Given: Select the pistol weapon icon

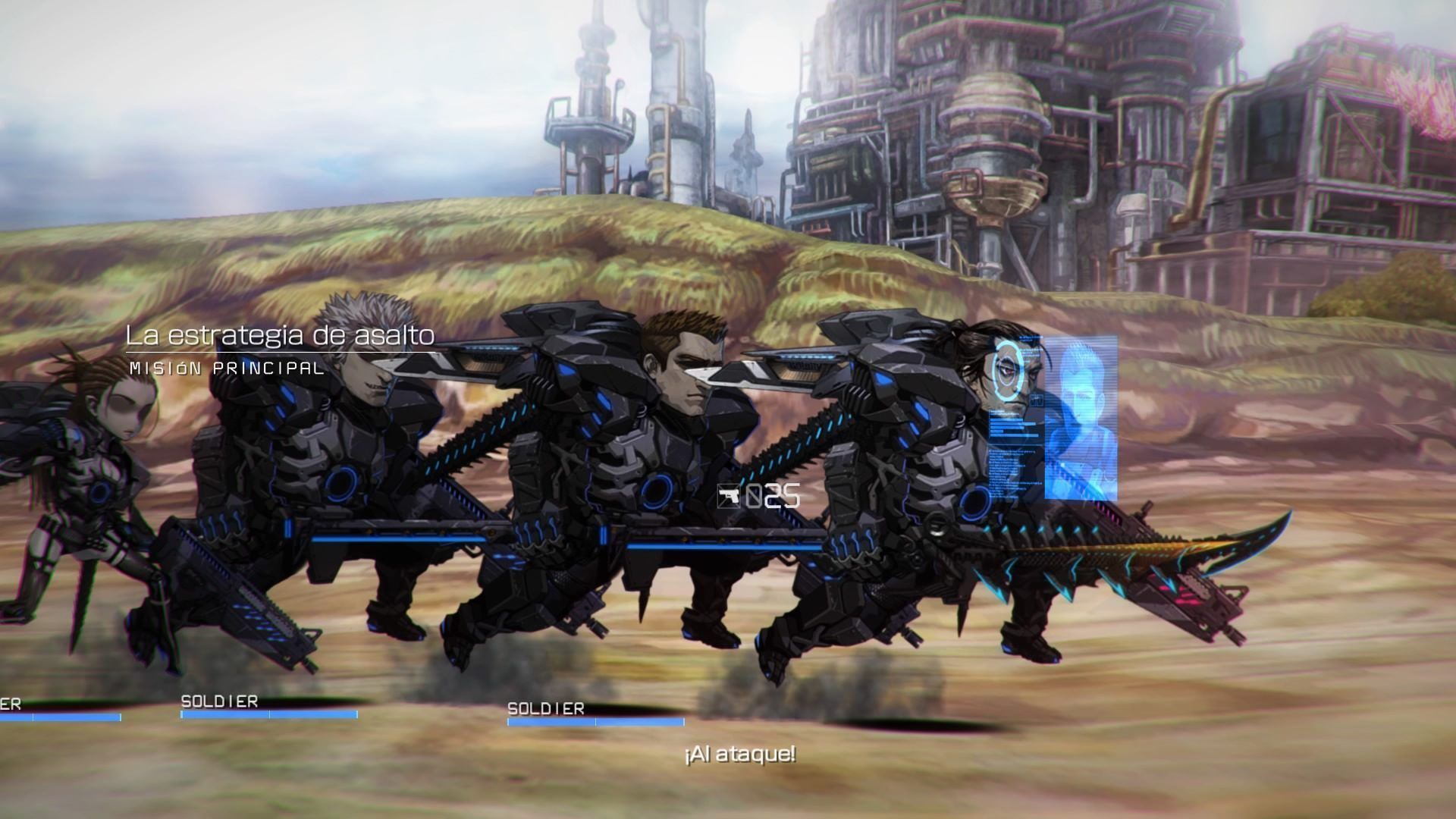Looking at the screenshot, I should pos(729,497).
